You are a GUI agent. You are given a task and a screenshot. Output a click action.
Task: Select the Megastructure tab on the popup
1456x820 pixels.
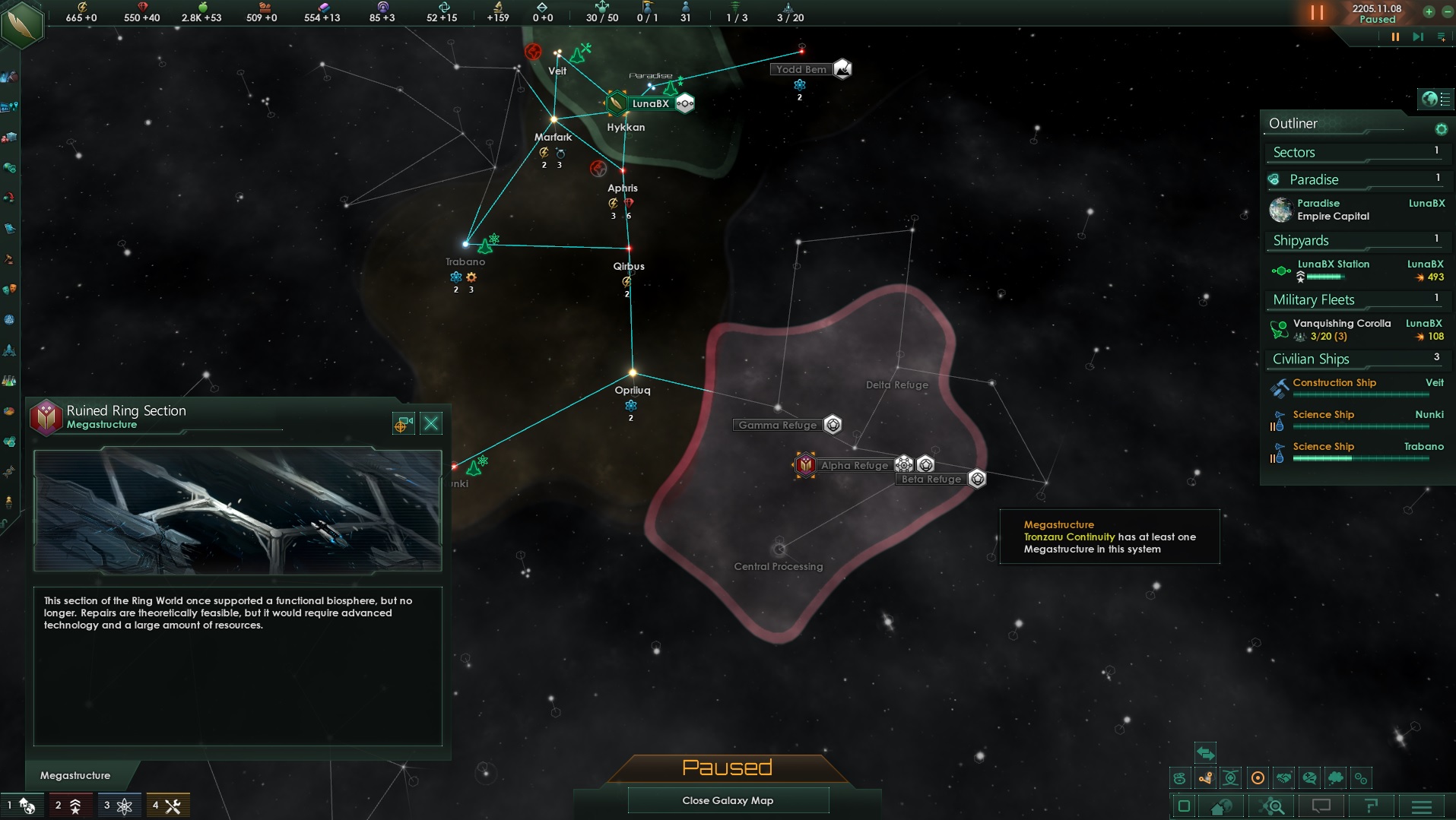[75, 775]
